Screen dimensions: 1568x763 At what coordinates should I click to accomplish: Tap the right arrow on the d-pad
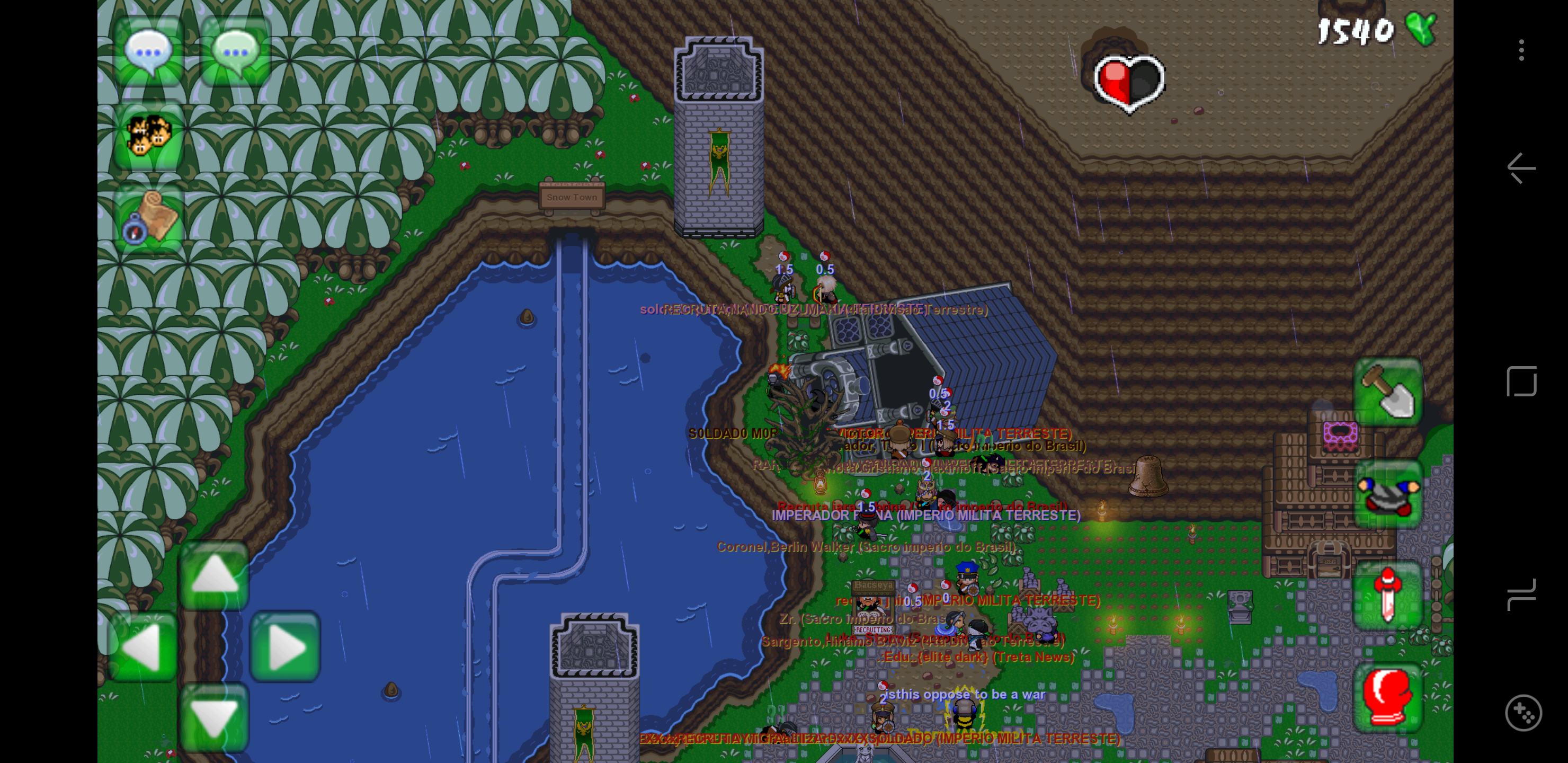tap(285, 646)
